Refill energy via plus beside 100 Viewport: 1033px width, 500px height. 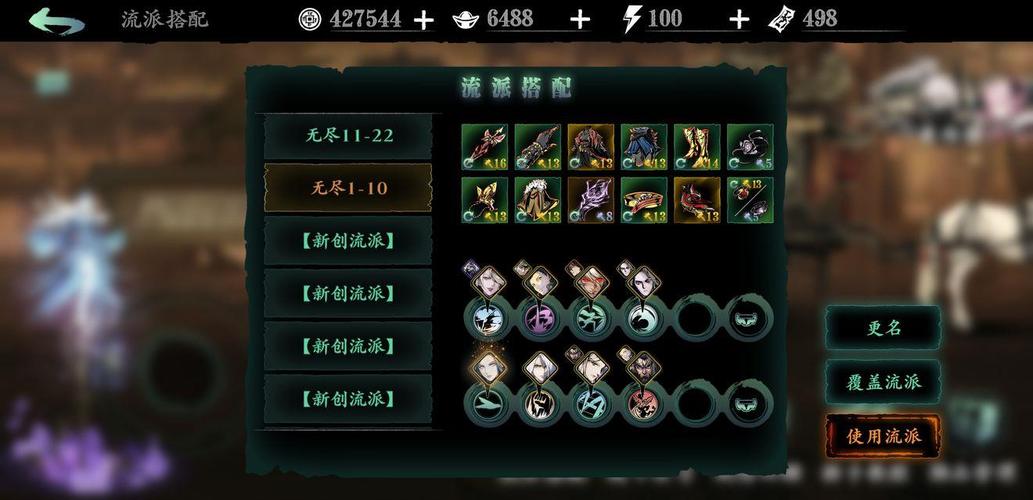click(739, 19)
